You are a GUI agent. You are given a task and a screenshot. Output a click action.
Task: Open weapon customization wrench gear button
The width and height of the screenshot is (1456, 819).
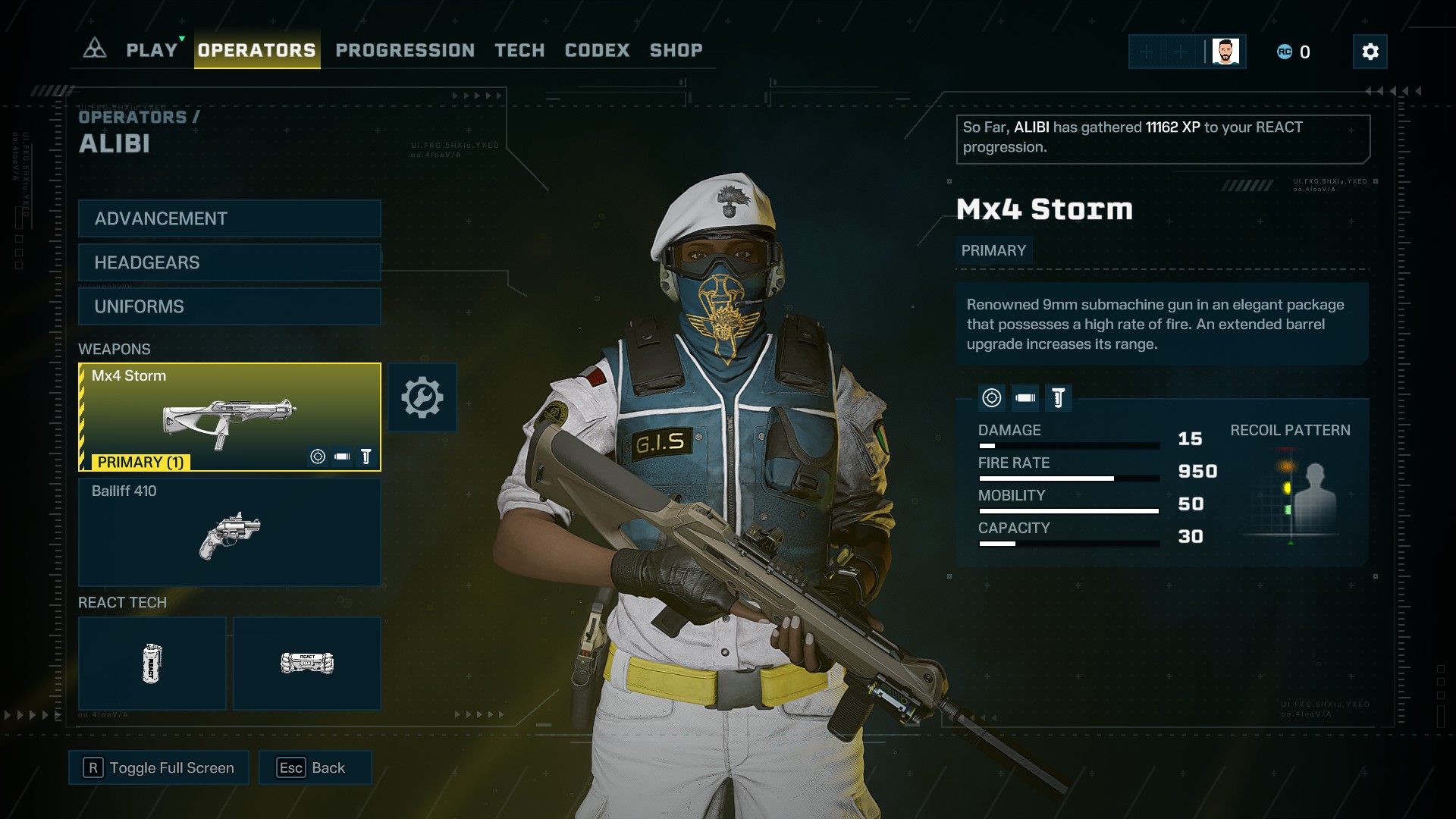pos(422,397)
